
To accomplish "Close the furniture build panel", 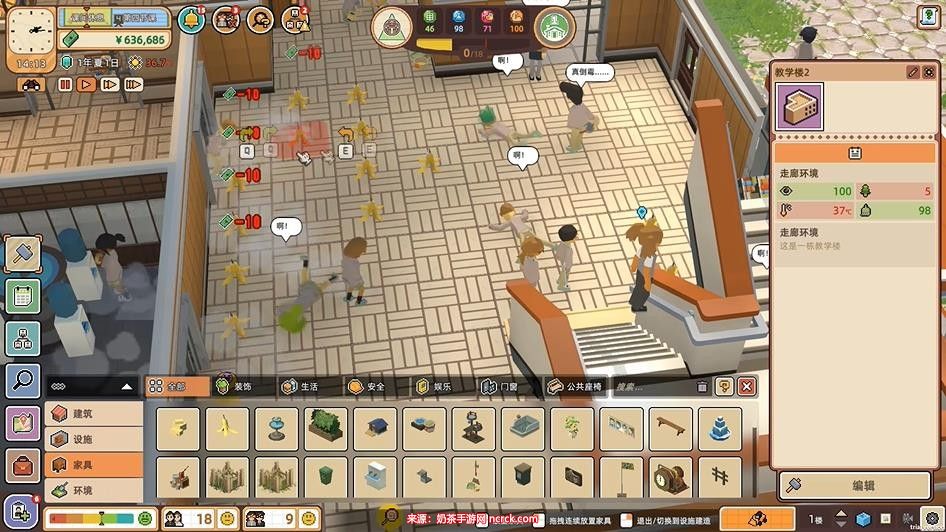I will tap(746, 386).
